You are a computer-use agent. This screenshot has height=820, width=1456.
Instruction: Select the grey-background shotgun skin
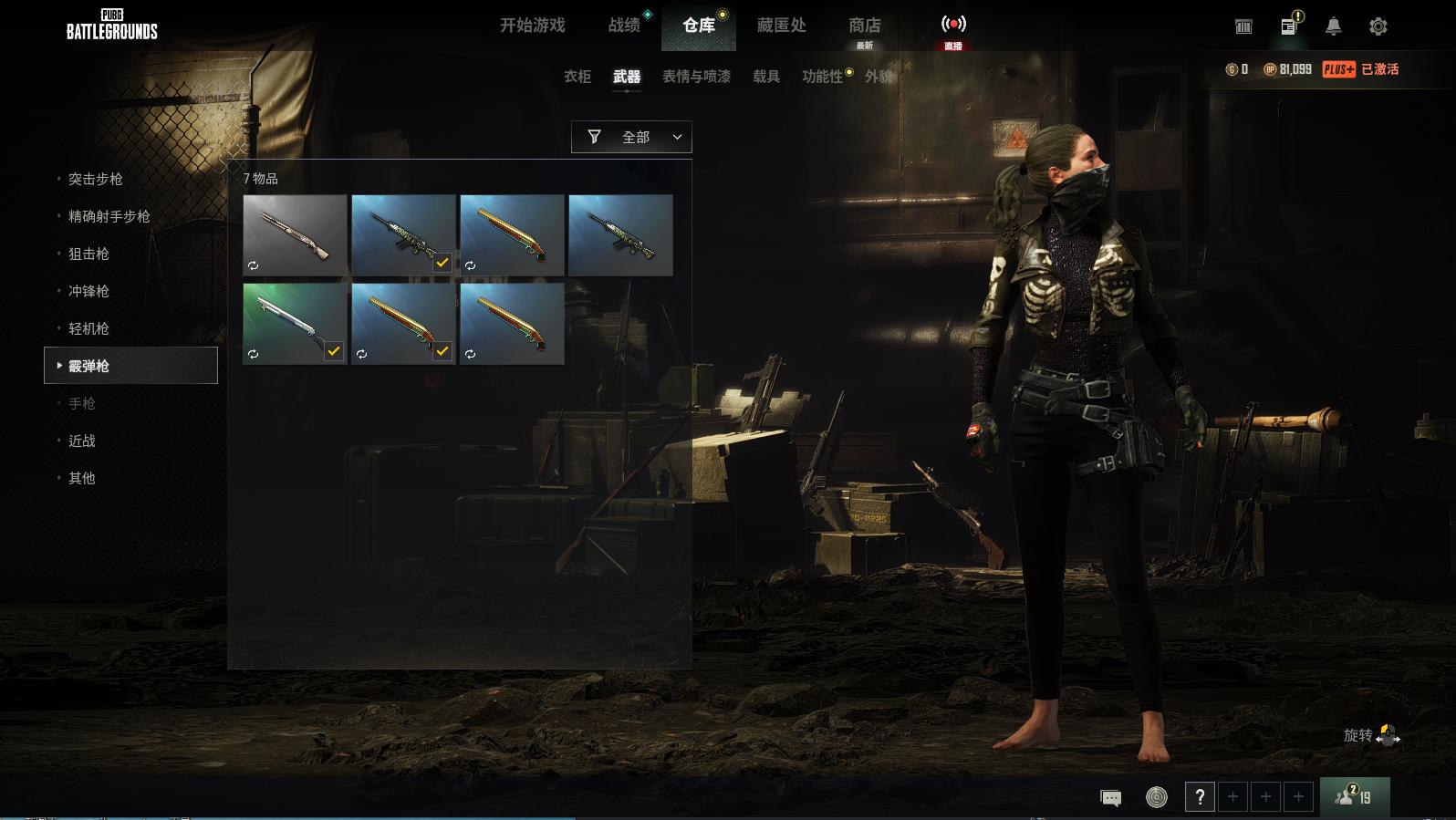tap(294, 234)
